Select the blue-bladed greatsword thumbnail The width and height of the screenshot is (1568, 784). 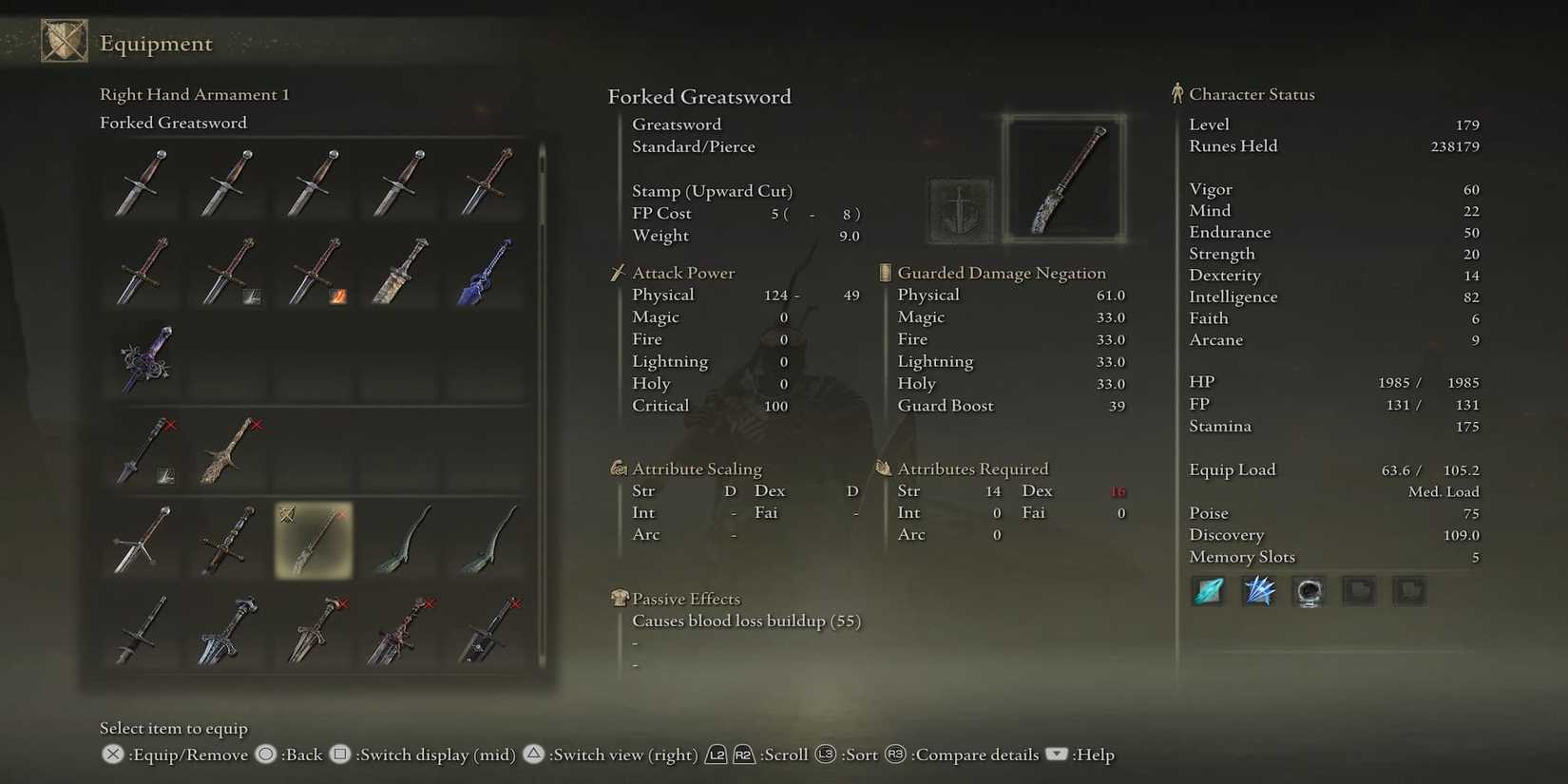[x=487, y=271]
